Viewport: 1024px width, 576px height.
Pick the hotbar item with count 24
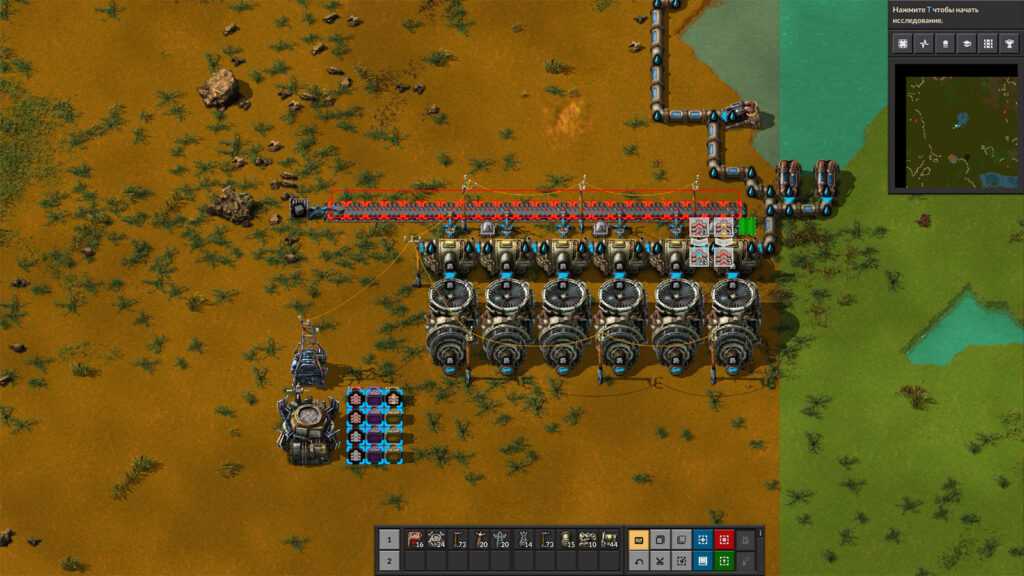[438, 540]
